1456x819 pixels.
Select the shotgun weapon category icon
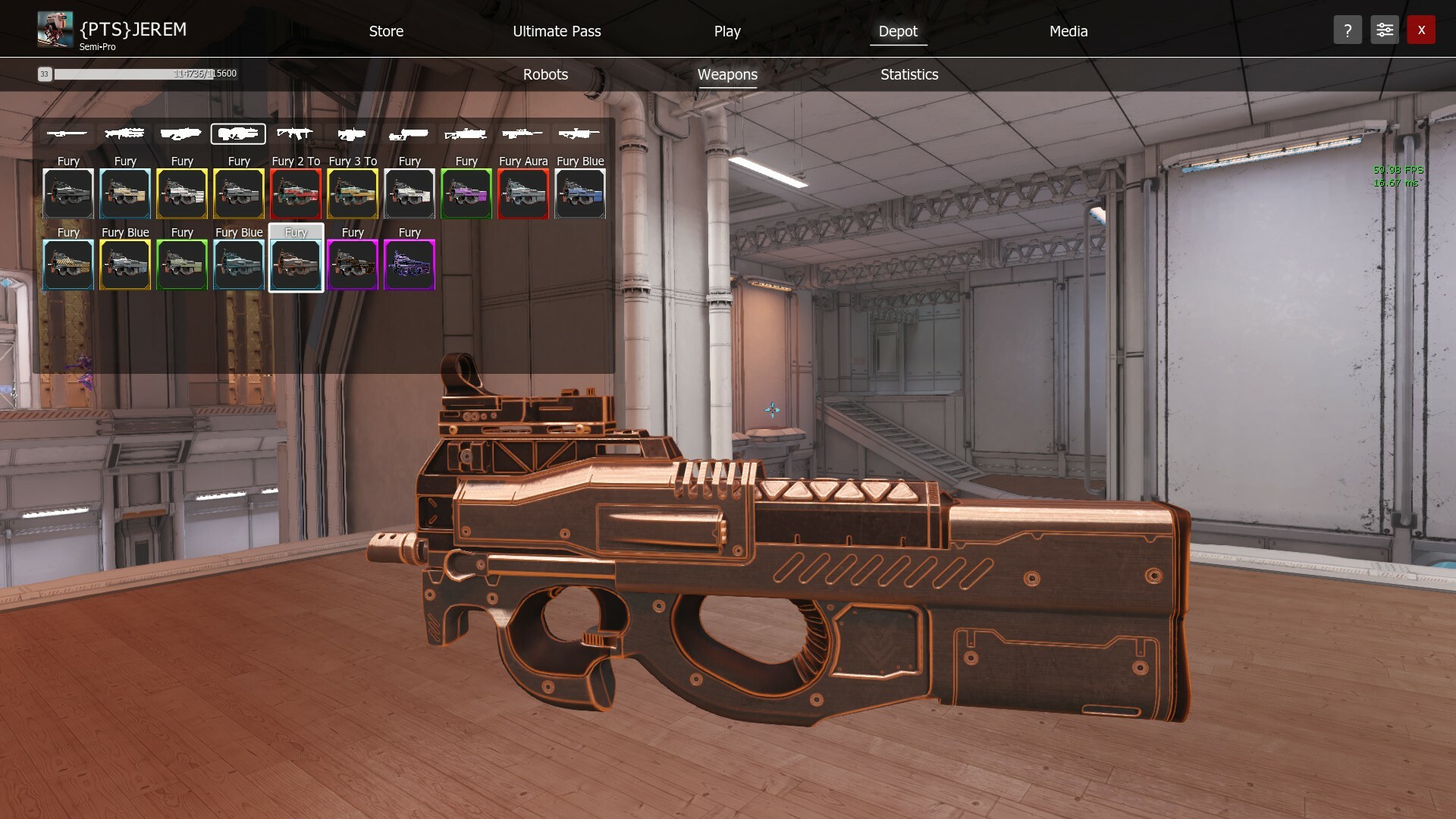click(180, 134)
